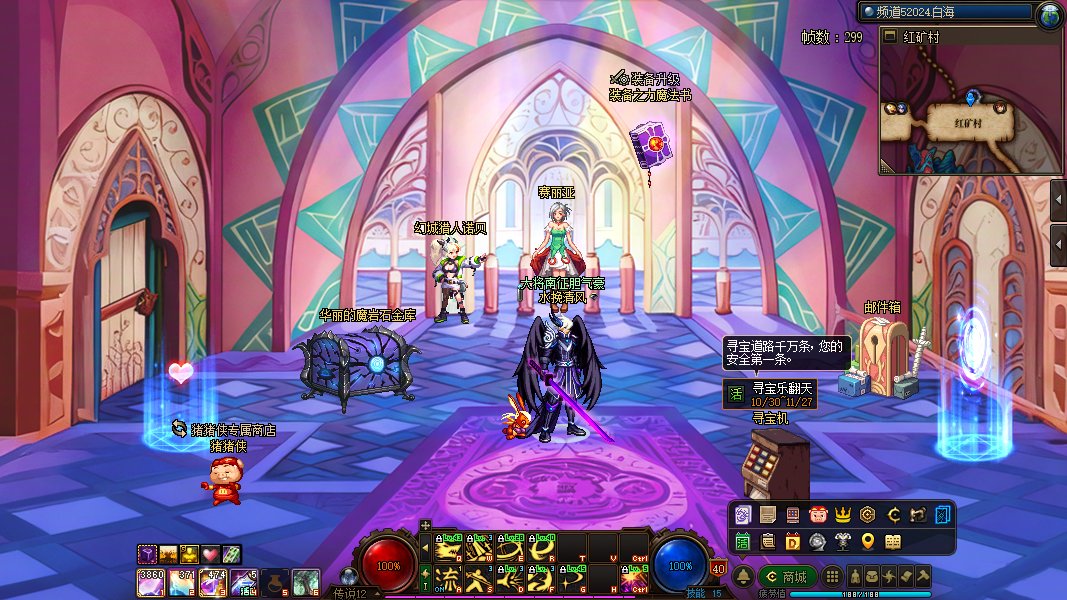Open the blue cards icon
Image resolution: width=1067 pixels, height=600 pixels.
point(944,515)
